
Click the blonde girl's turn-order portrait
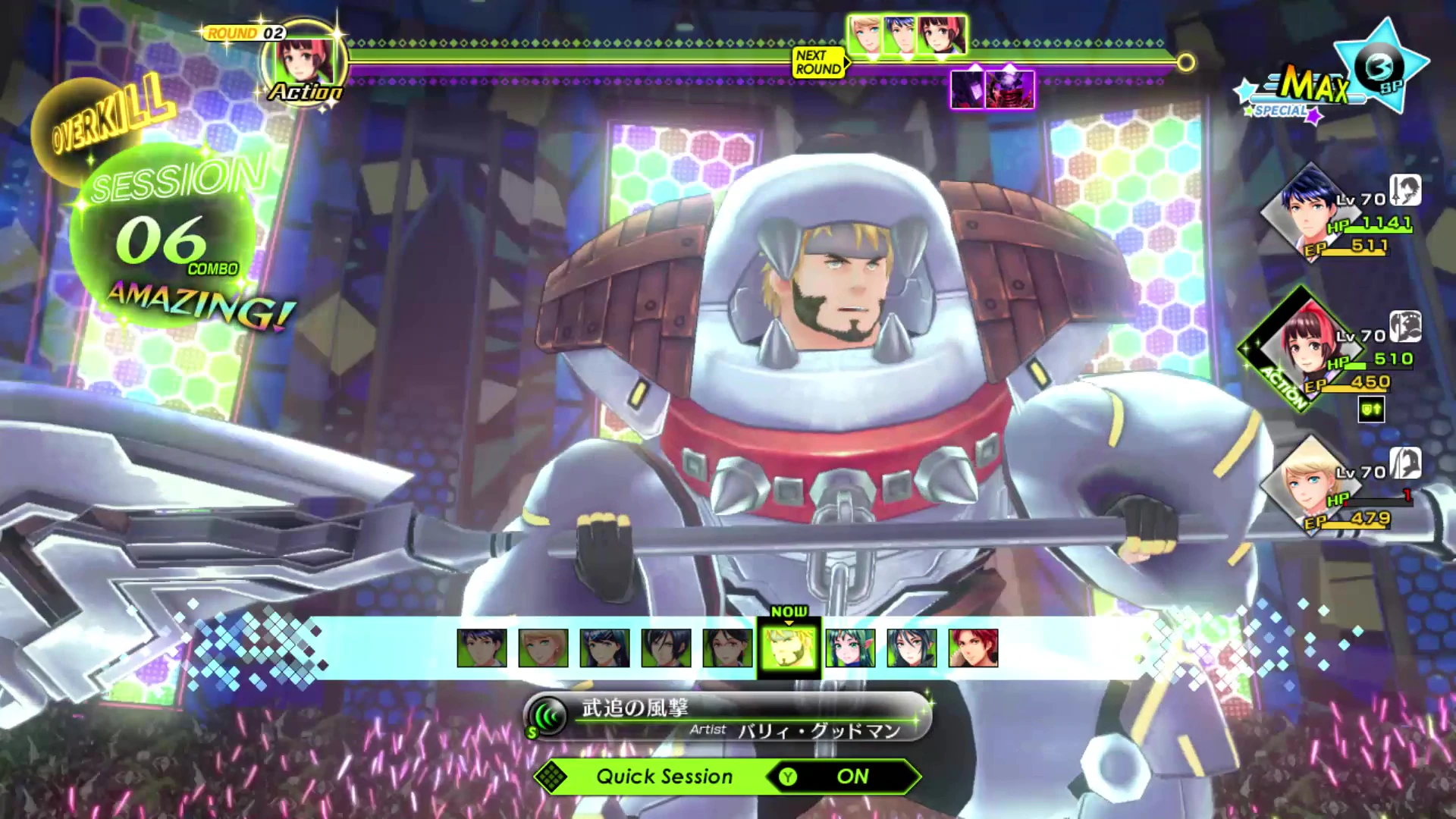point(867,35)
